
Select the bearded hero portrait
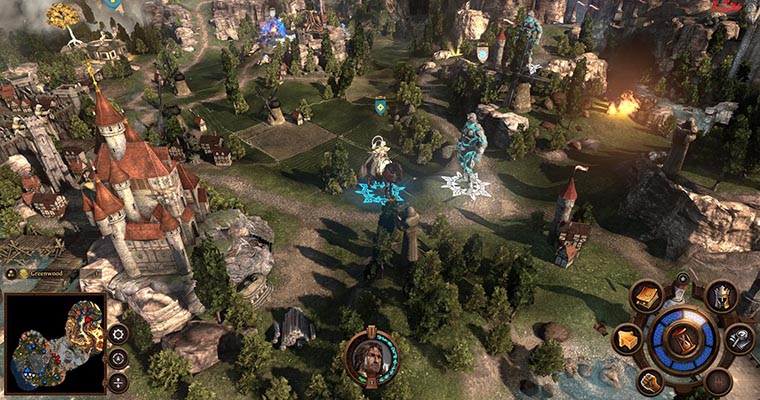(x=372, y=357)
